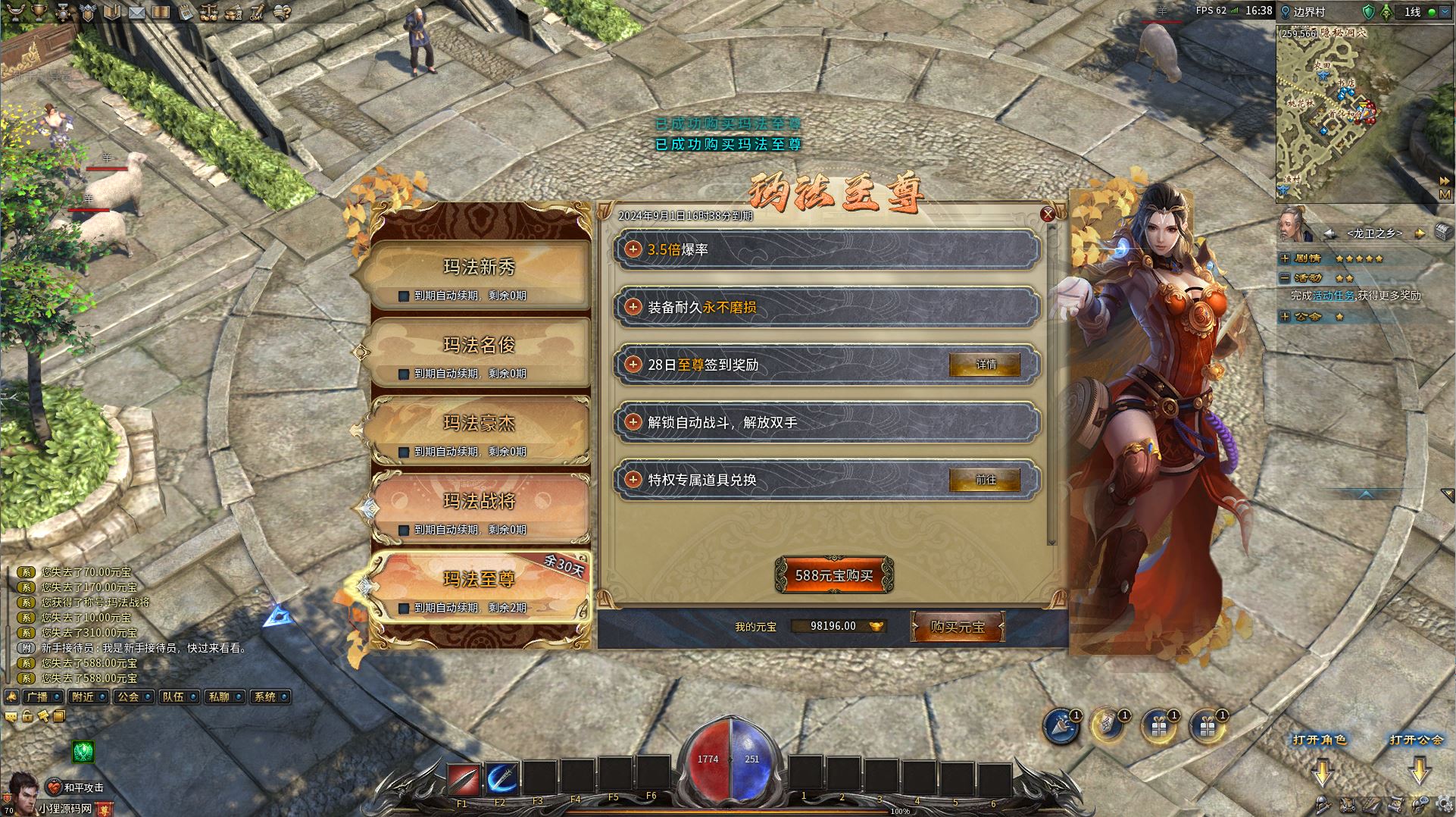1456x817 pixels.
Task: Activate the F1 sword skill slot
Action: [x=462, y=778]
